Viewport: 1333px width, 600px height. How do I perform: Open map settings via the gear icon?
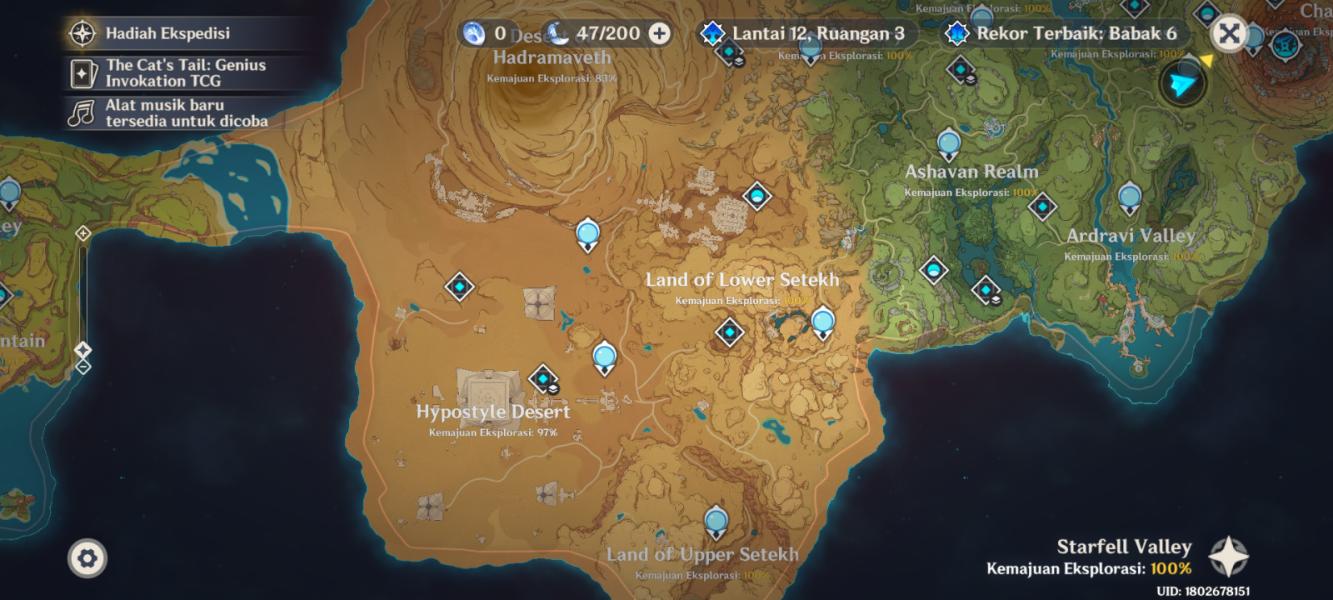click(87, 558)
